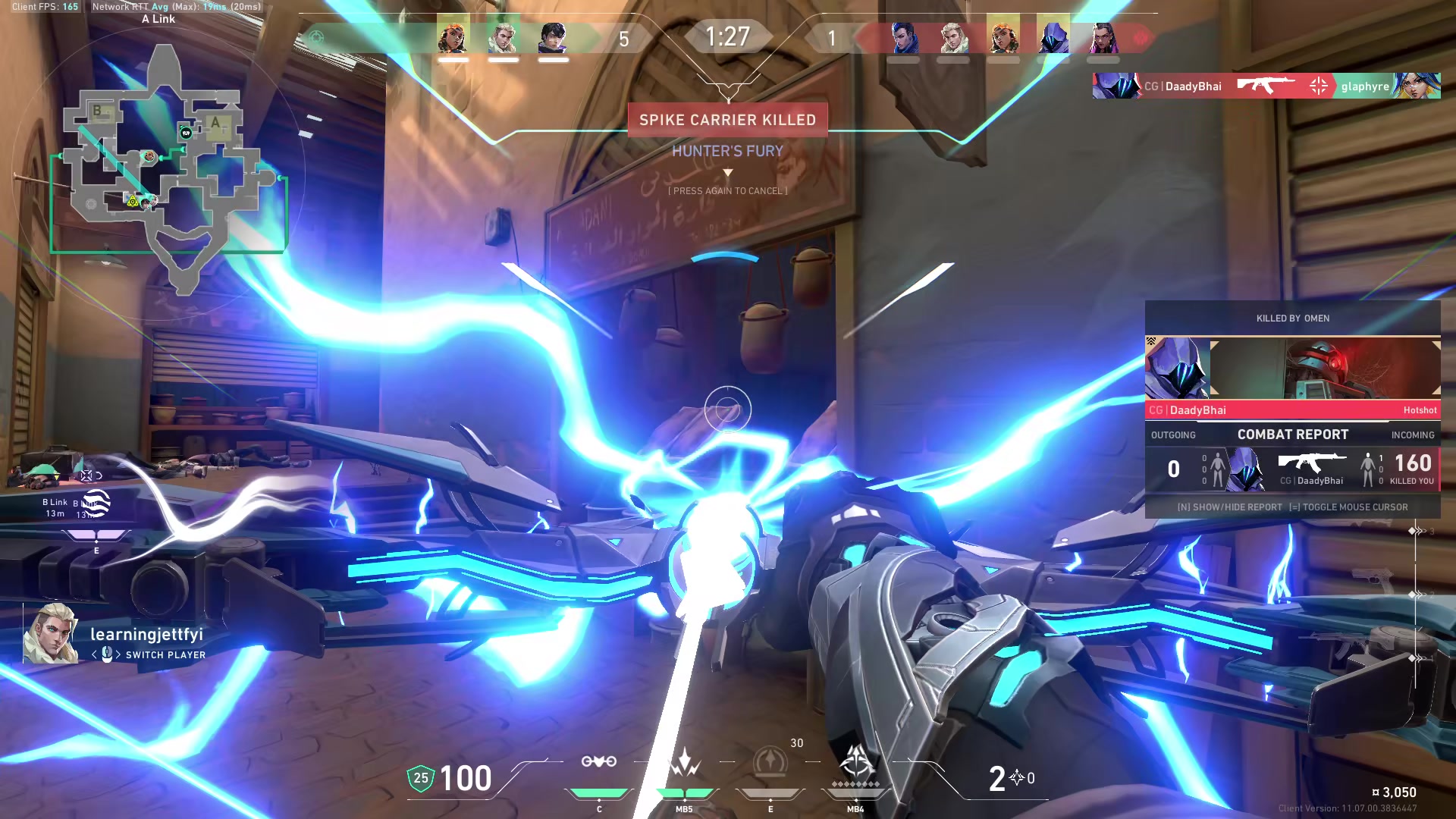Click the learningjettfyi spectated player portrait

coord(50,634)
